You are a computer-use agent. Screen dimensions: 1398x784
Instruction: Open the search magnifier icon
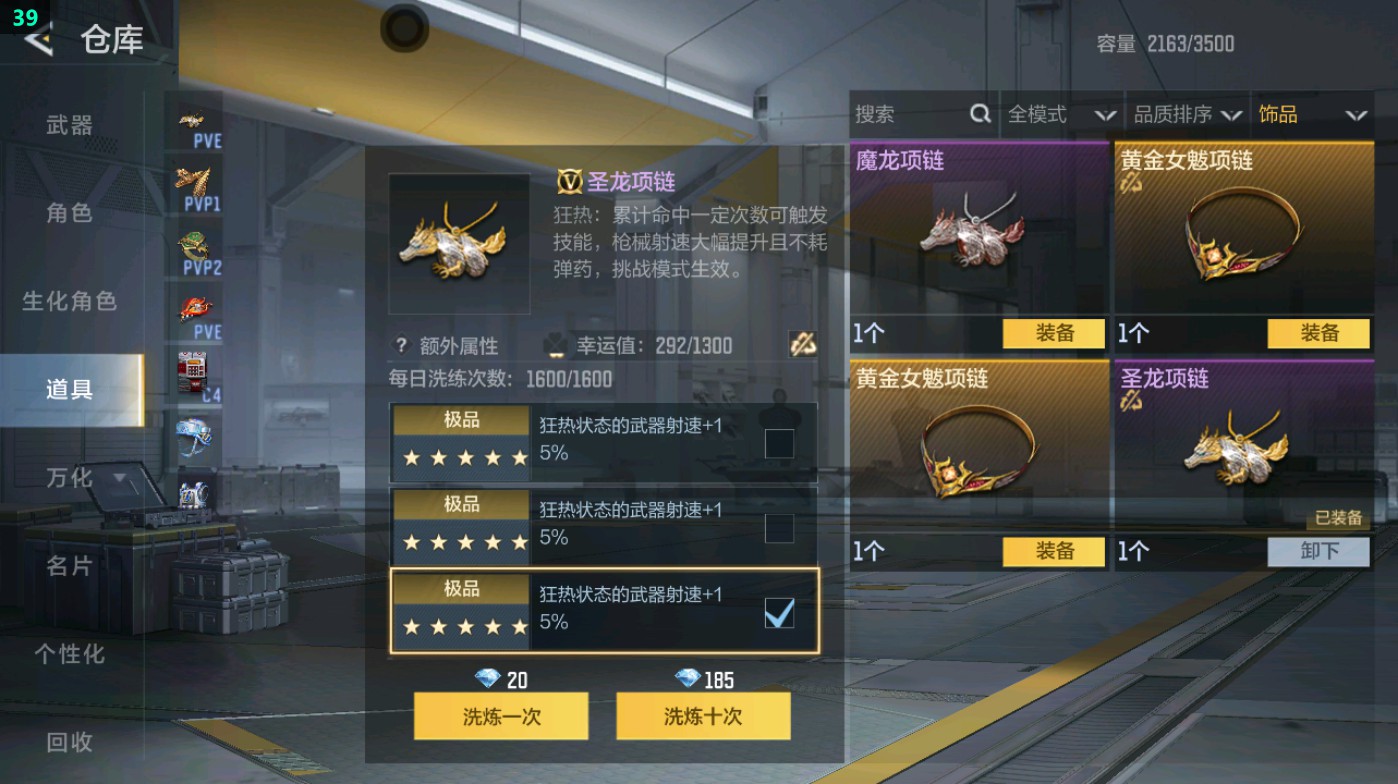coord(978,114)
